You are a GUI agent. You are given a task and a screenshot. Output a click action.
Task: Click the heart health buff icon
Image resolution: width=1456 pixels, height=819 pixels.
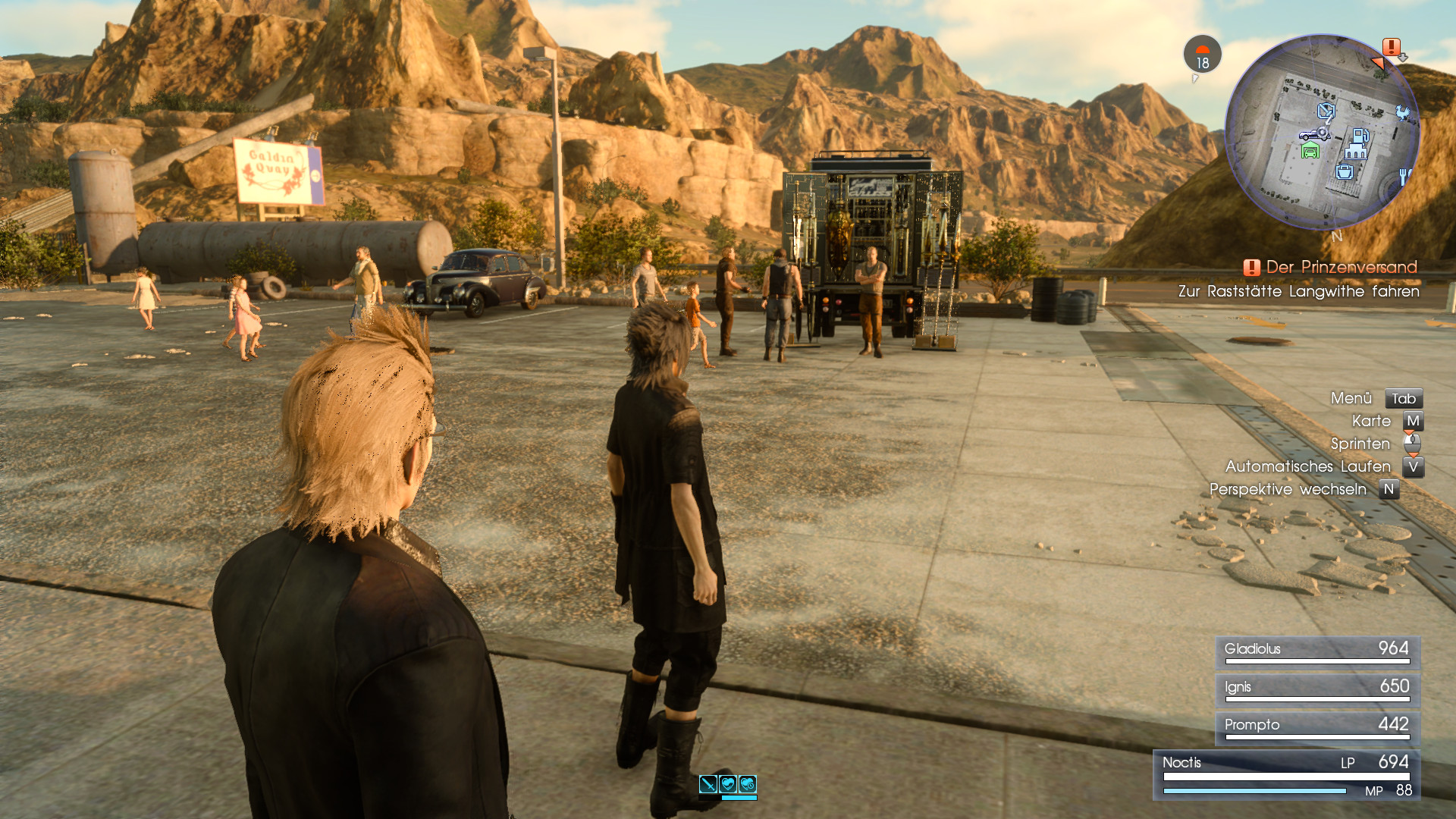728,784
